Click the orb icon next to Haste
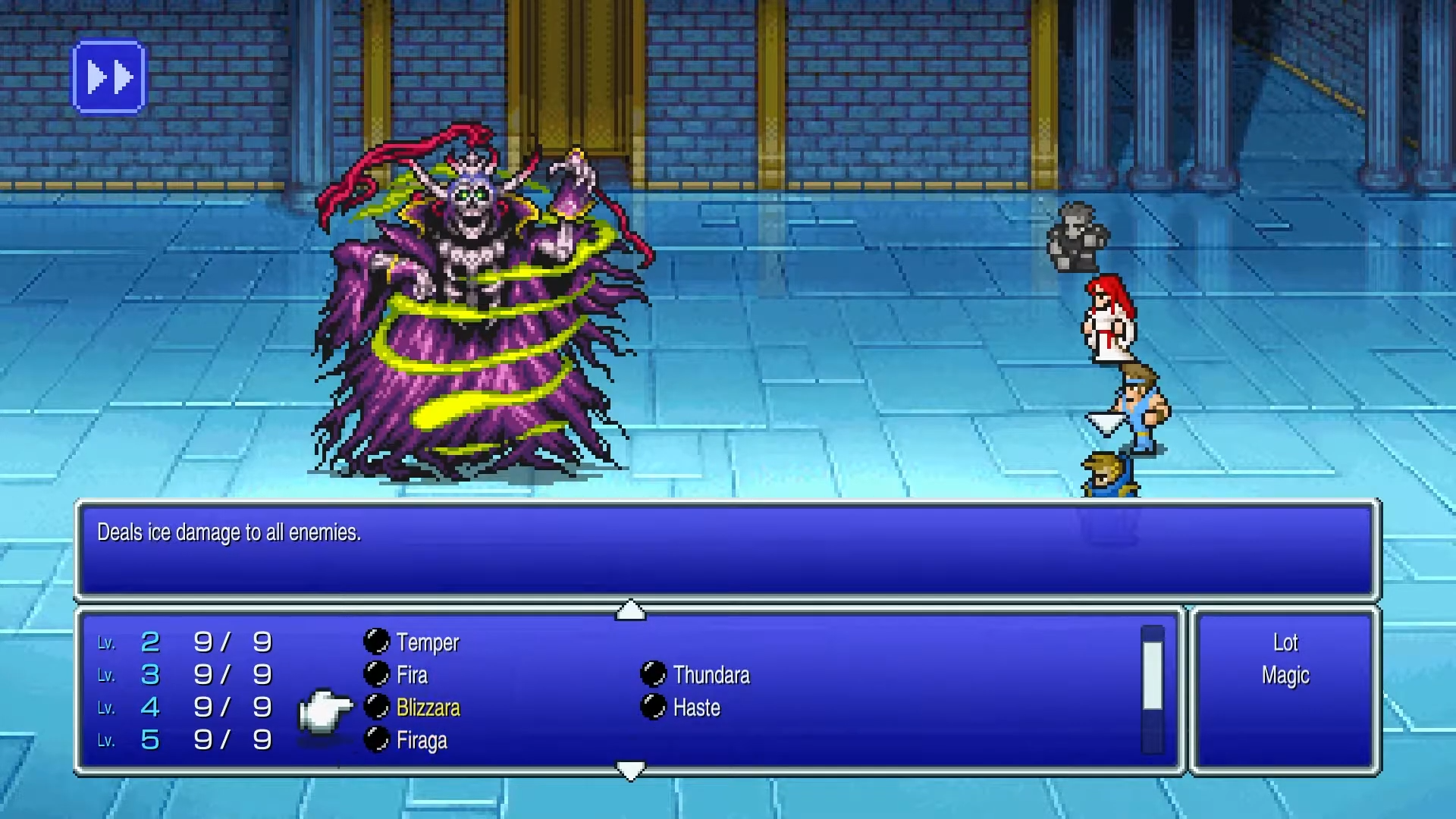Screen dimensions: 1456x819 coord(652,708)
